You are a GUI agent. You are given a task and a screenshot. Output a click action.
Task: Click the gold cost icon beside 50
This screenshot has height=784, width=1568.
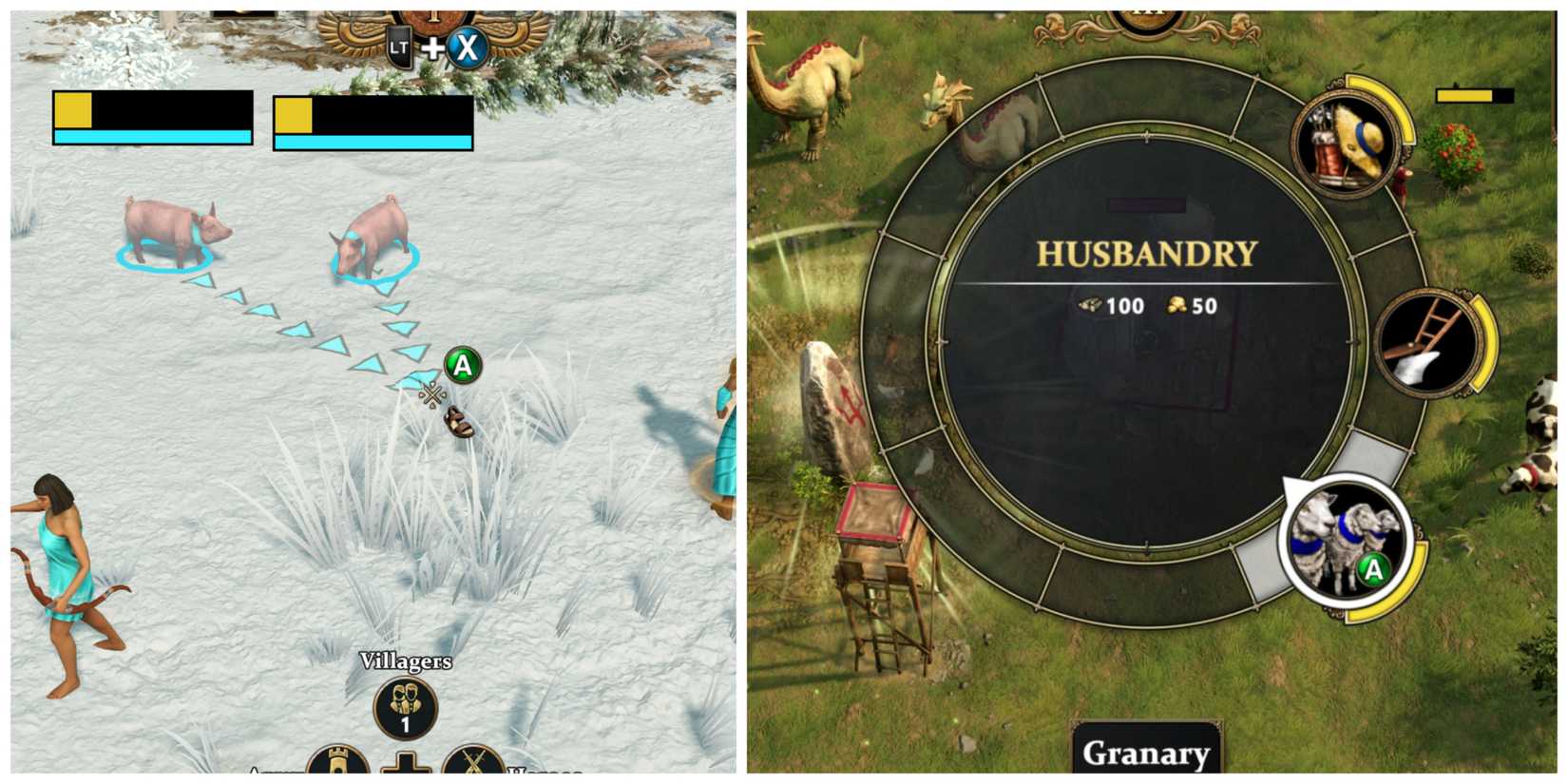pos(1176,306)
